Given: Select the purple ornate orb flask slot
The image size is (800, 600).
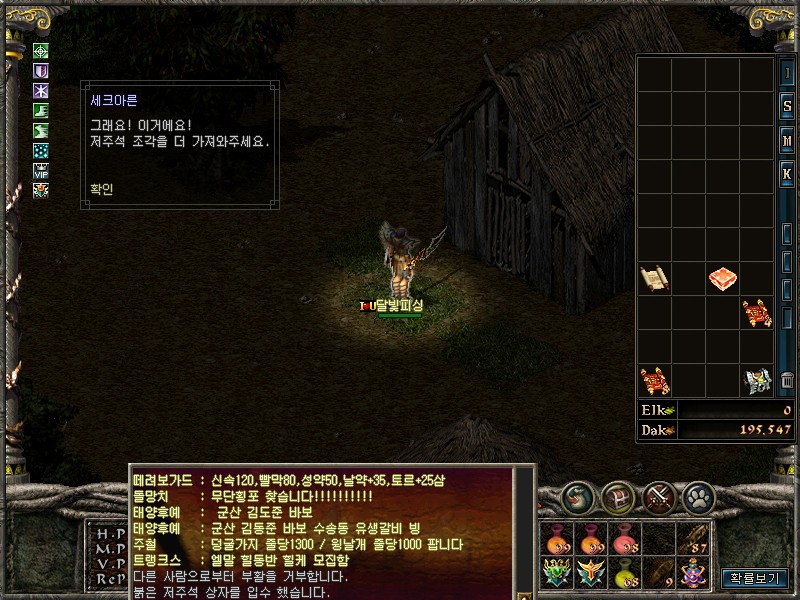Looking at the screenshot, I should 692,573.
